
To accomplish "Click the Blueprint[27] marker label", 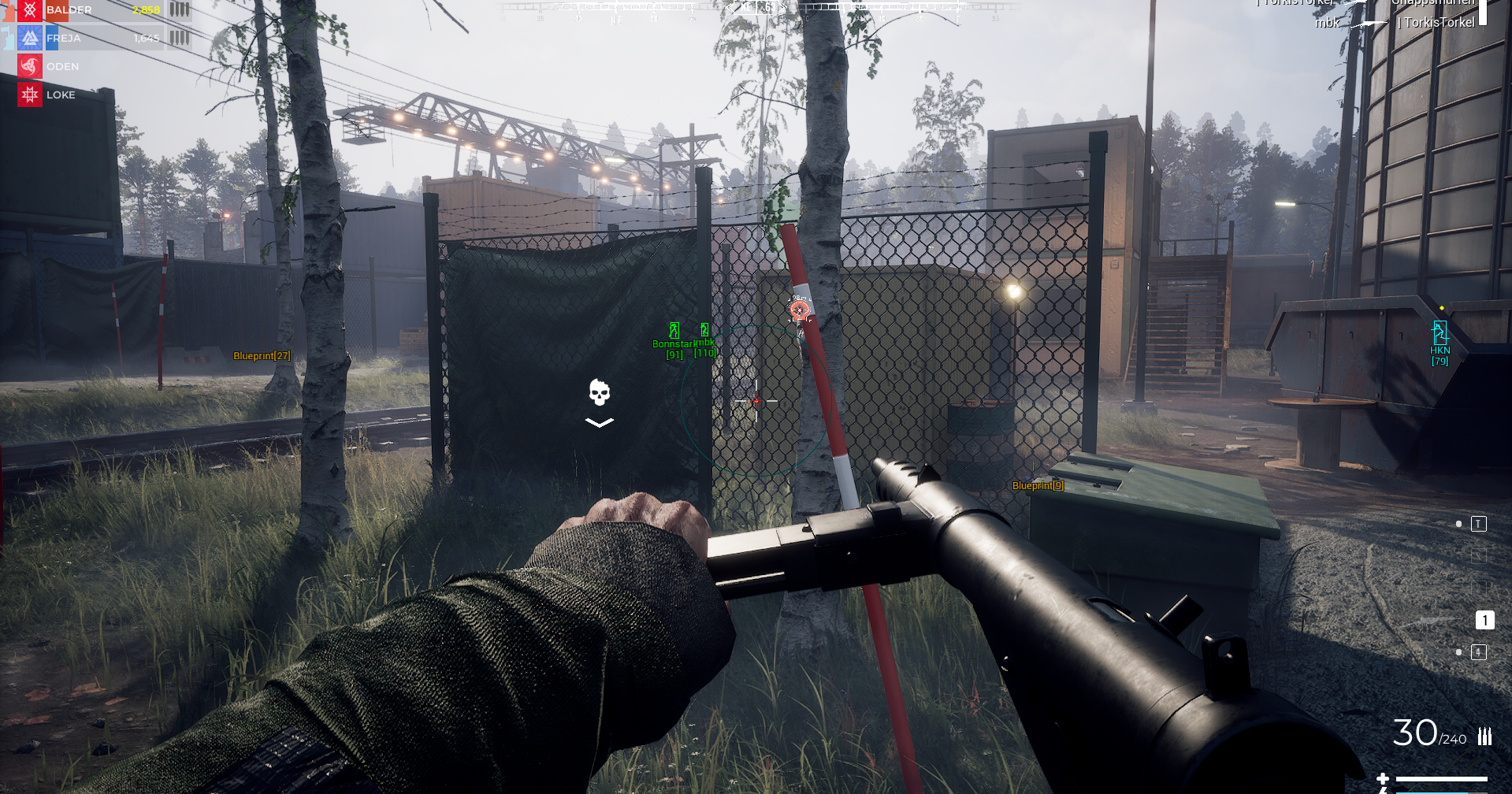I will 262,356.
